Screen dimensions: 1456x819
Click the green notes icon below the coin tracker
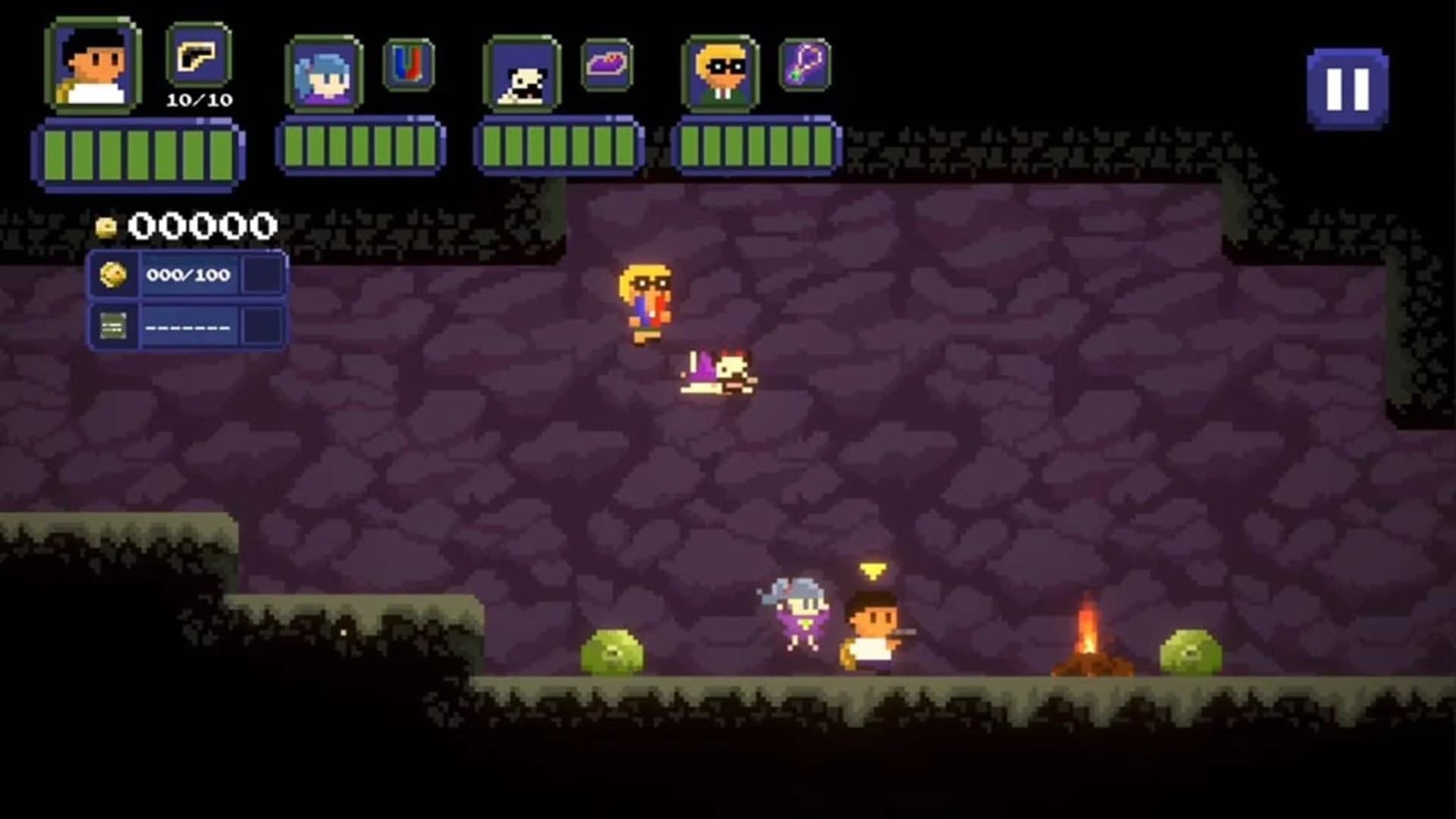tap(114, 326)
